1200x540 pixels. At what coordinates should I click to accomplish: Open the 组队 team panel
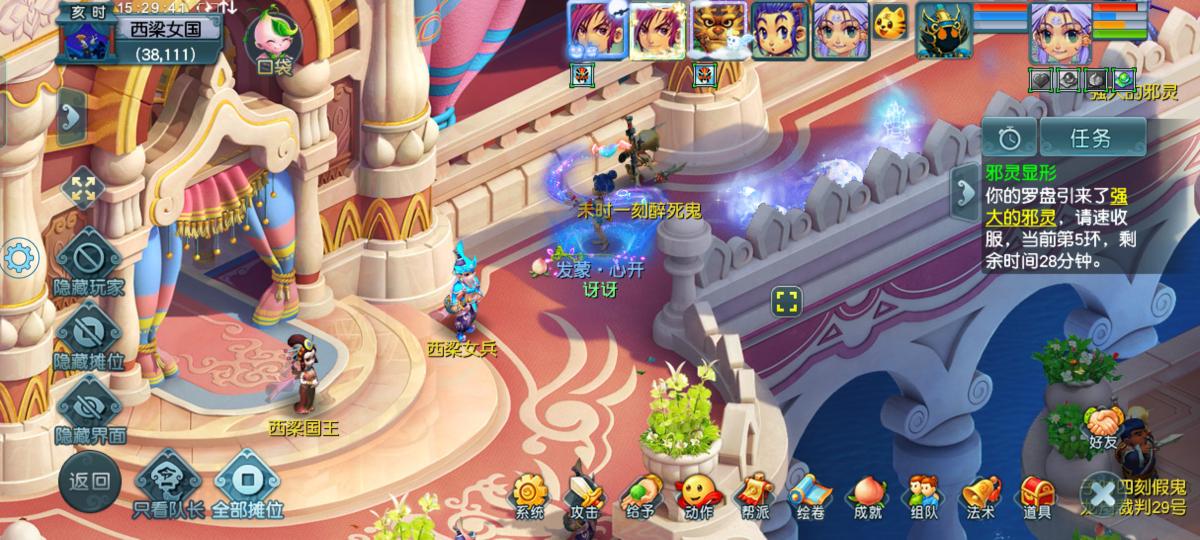point(924,494)
